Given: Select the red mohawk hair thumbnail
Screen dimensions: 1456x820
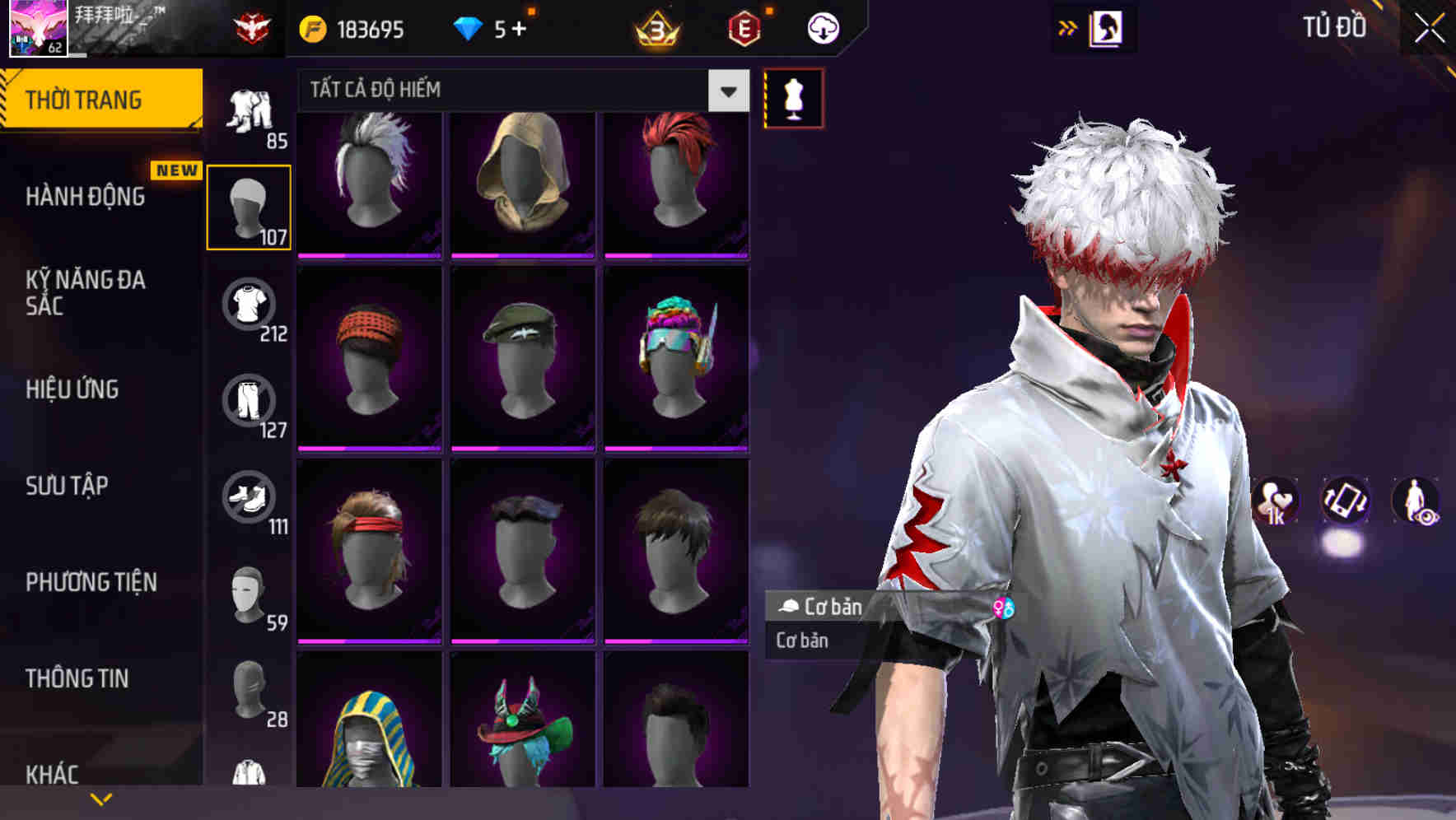Looking at the screenshot, I should coord(677,179).
